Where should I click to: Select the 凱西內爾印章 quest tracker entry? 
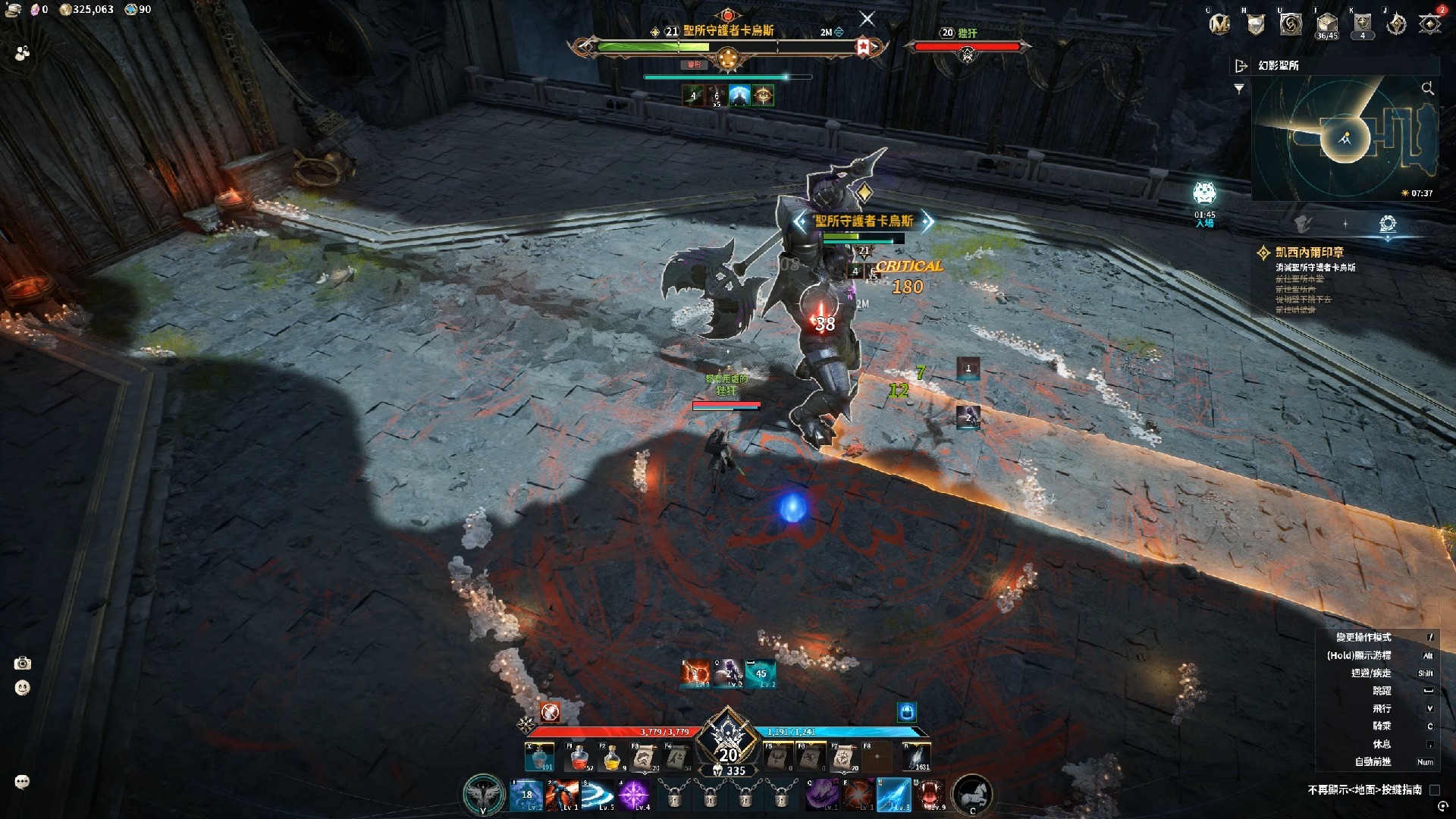coord(1309,253)
